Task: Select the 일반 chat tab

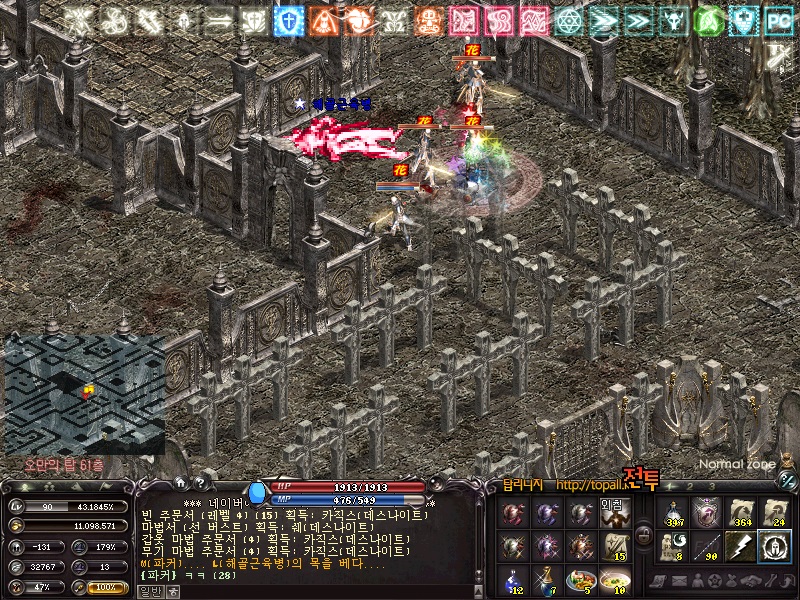Action: click(x=149, y=591)
